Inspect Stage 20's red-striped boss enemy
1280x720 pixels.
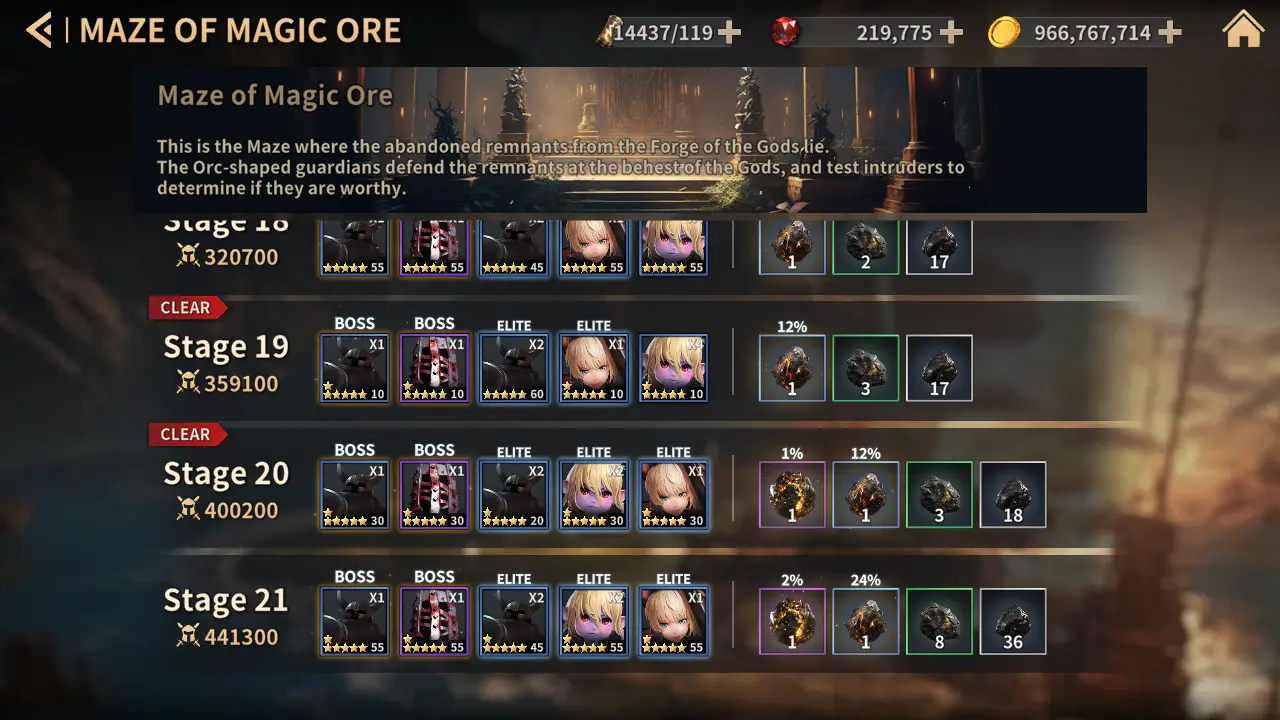[x=434, y=494]
